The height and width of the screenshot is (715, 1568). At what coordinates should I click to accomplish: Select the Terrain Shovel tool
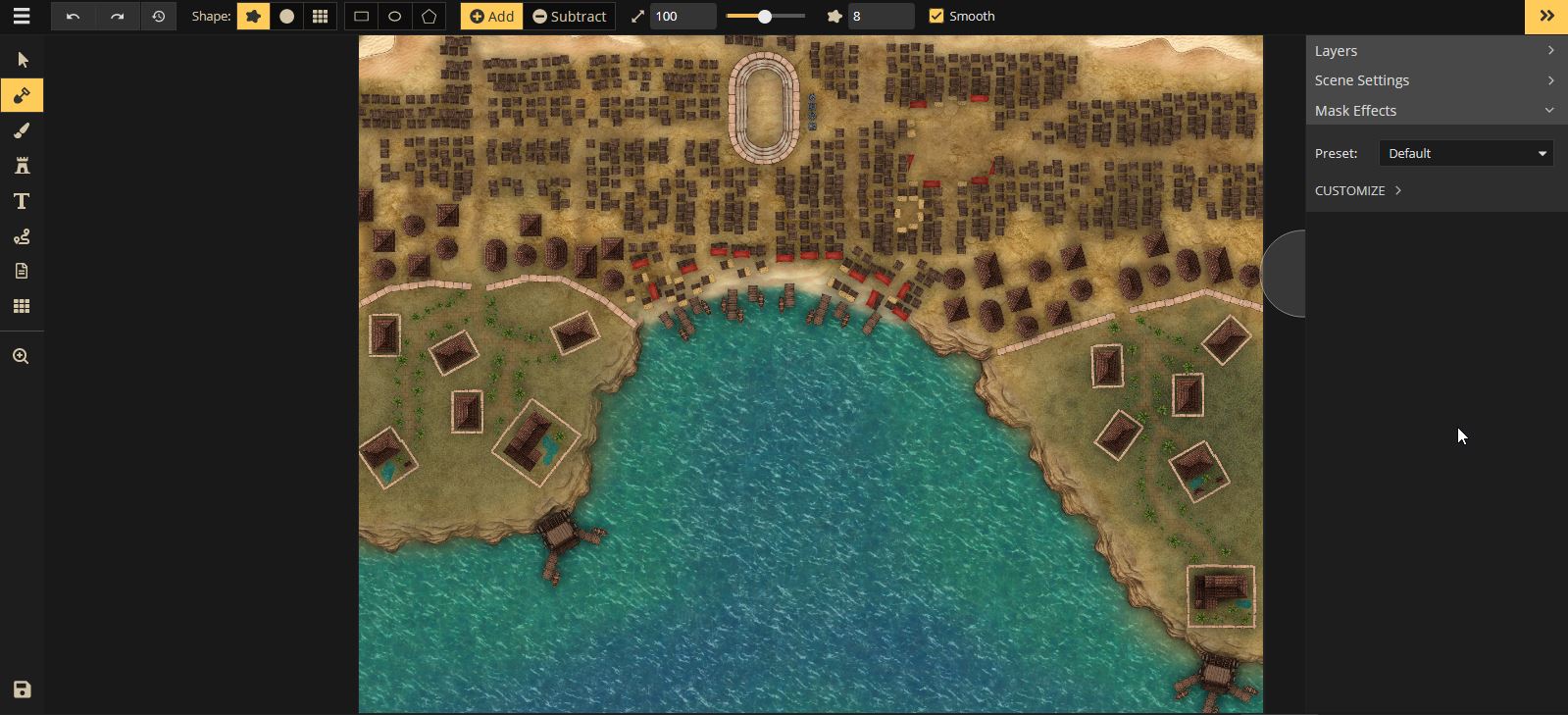coord(22,95)
